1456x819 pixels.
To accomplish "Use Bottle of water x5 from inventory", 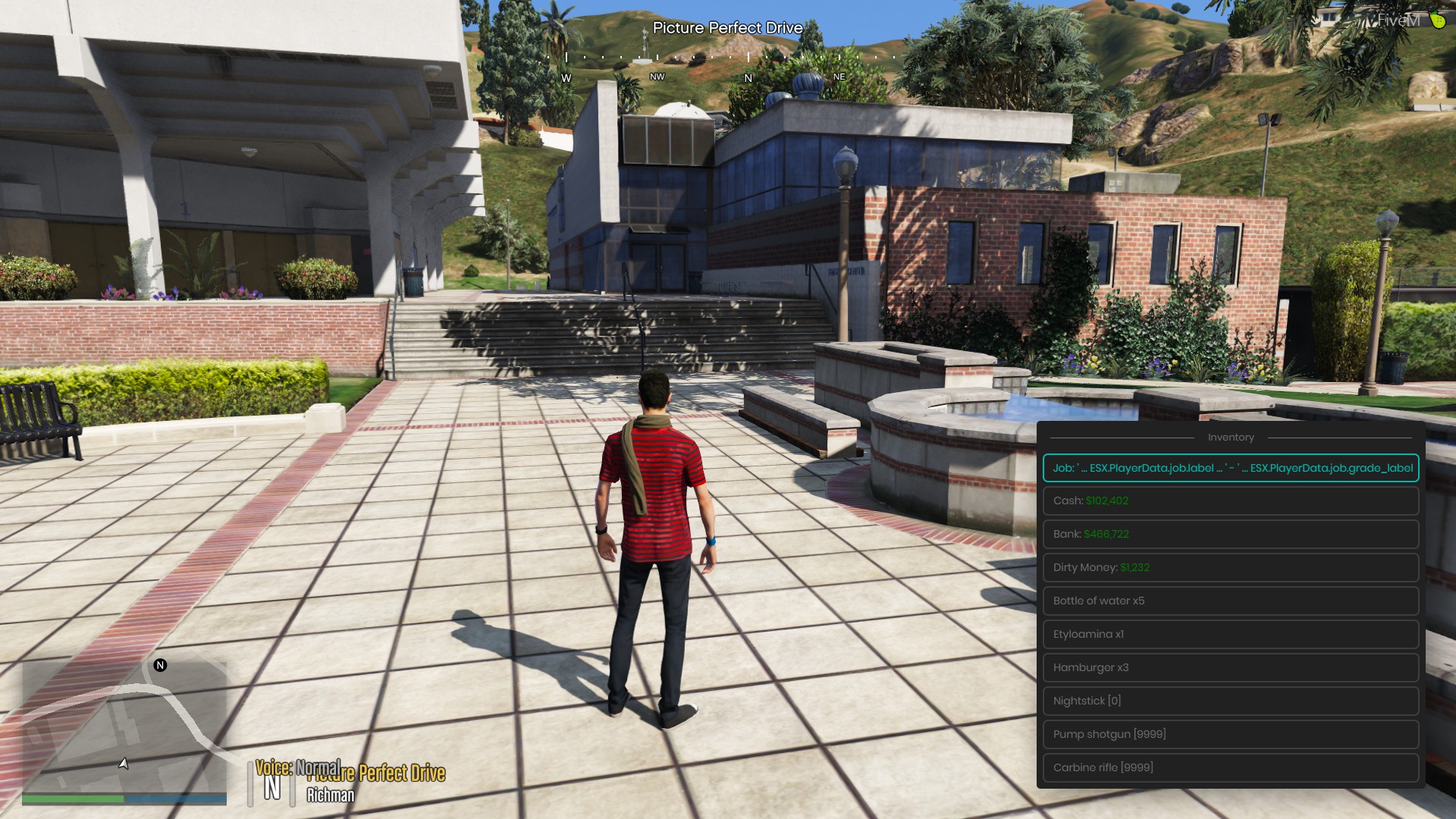I will pos(1230,601).
